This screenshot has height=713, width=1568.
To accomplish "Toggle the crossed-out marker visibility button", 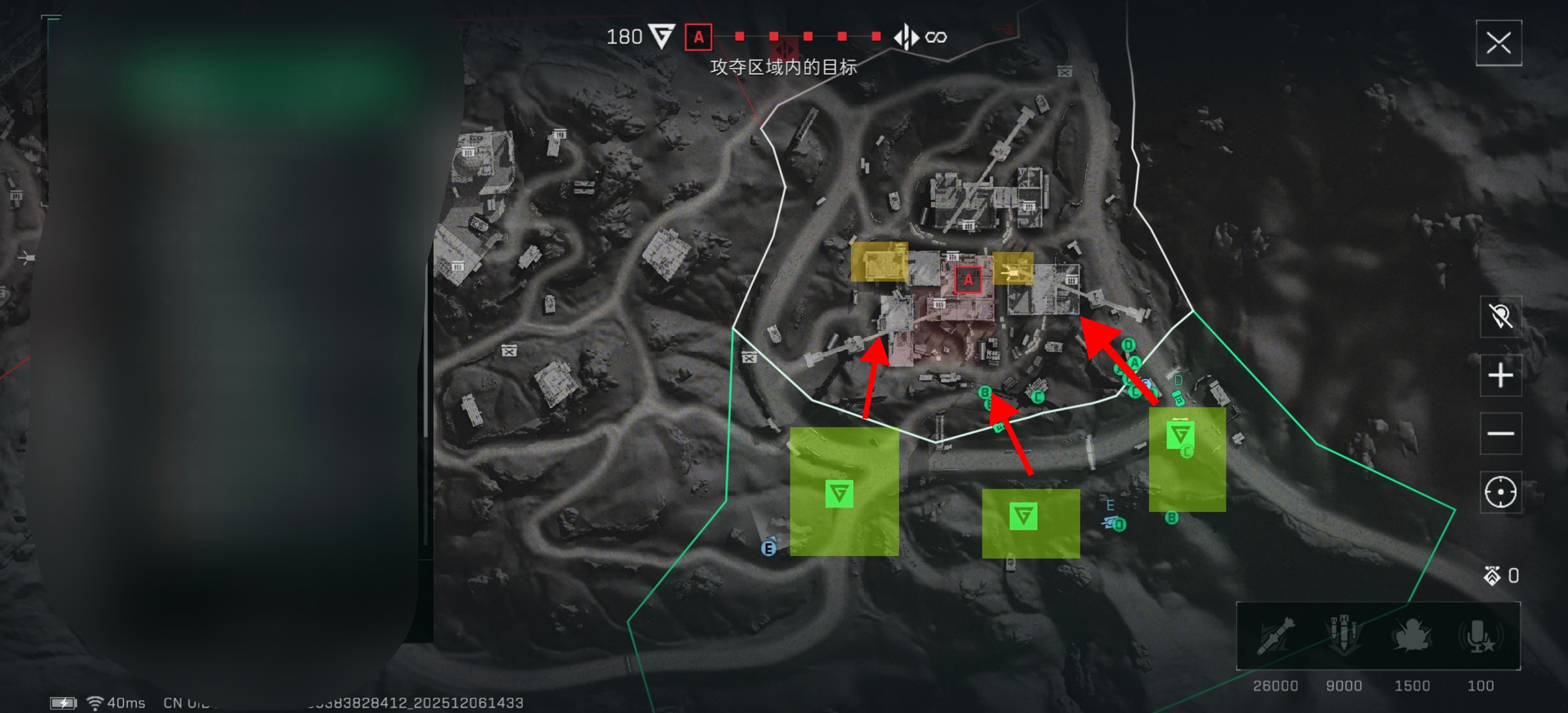I will (x=1500, y=316).
